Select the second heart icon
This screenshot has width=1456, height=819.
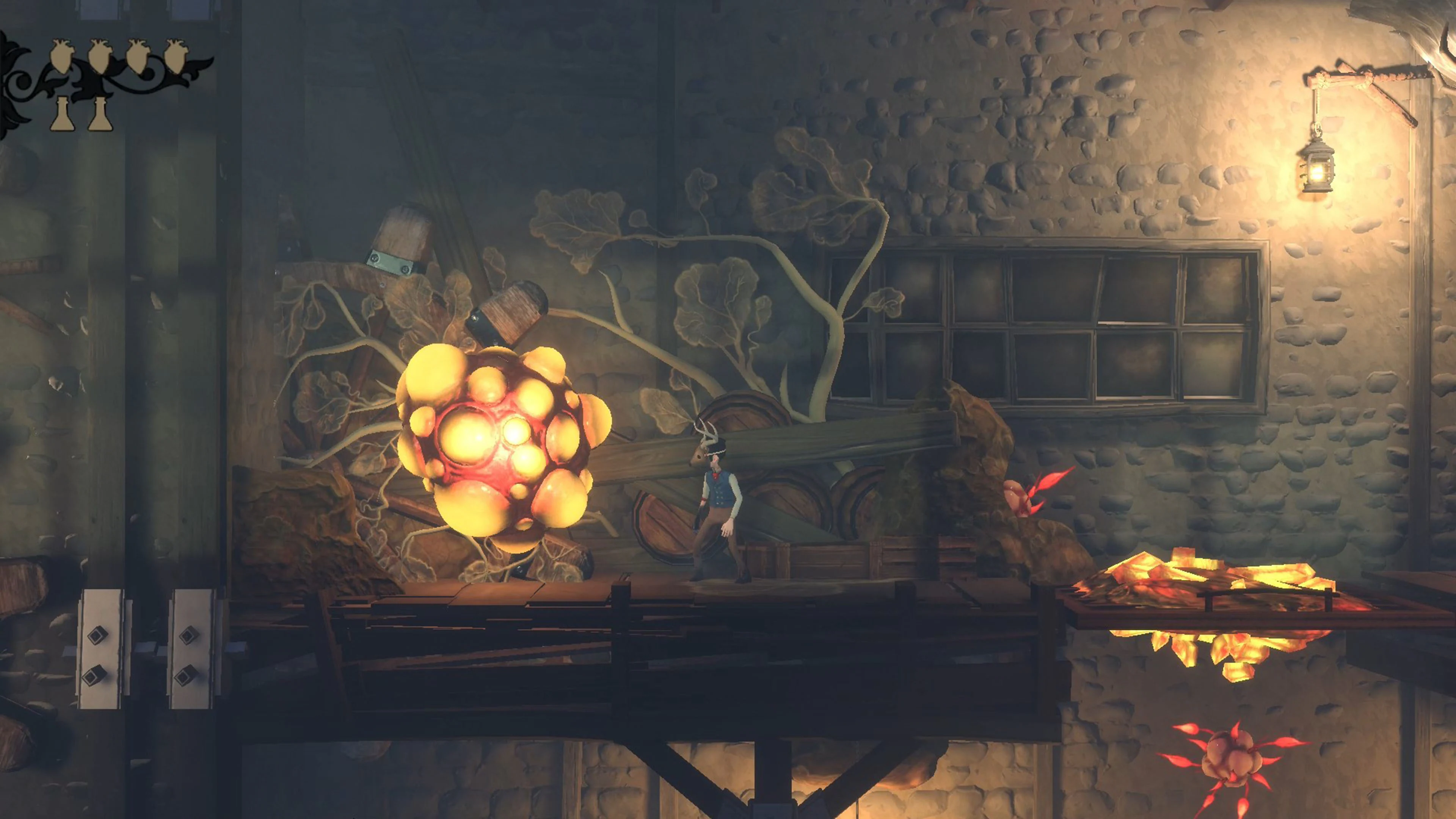click(x=100, y=56)
